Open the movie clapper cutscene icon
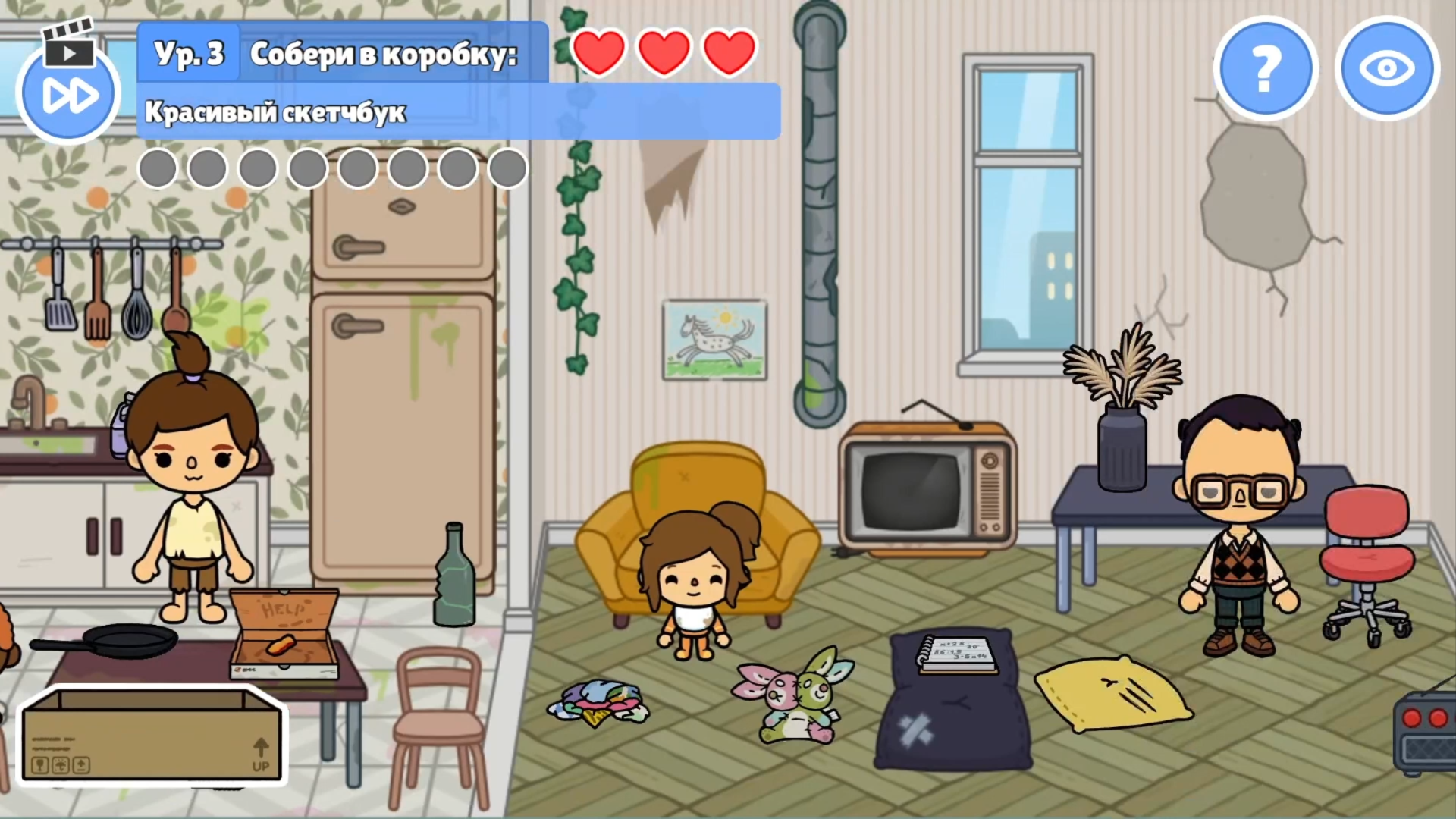The width and height of the screenshot is (1456, 819). point(70,44)
